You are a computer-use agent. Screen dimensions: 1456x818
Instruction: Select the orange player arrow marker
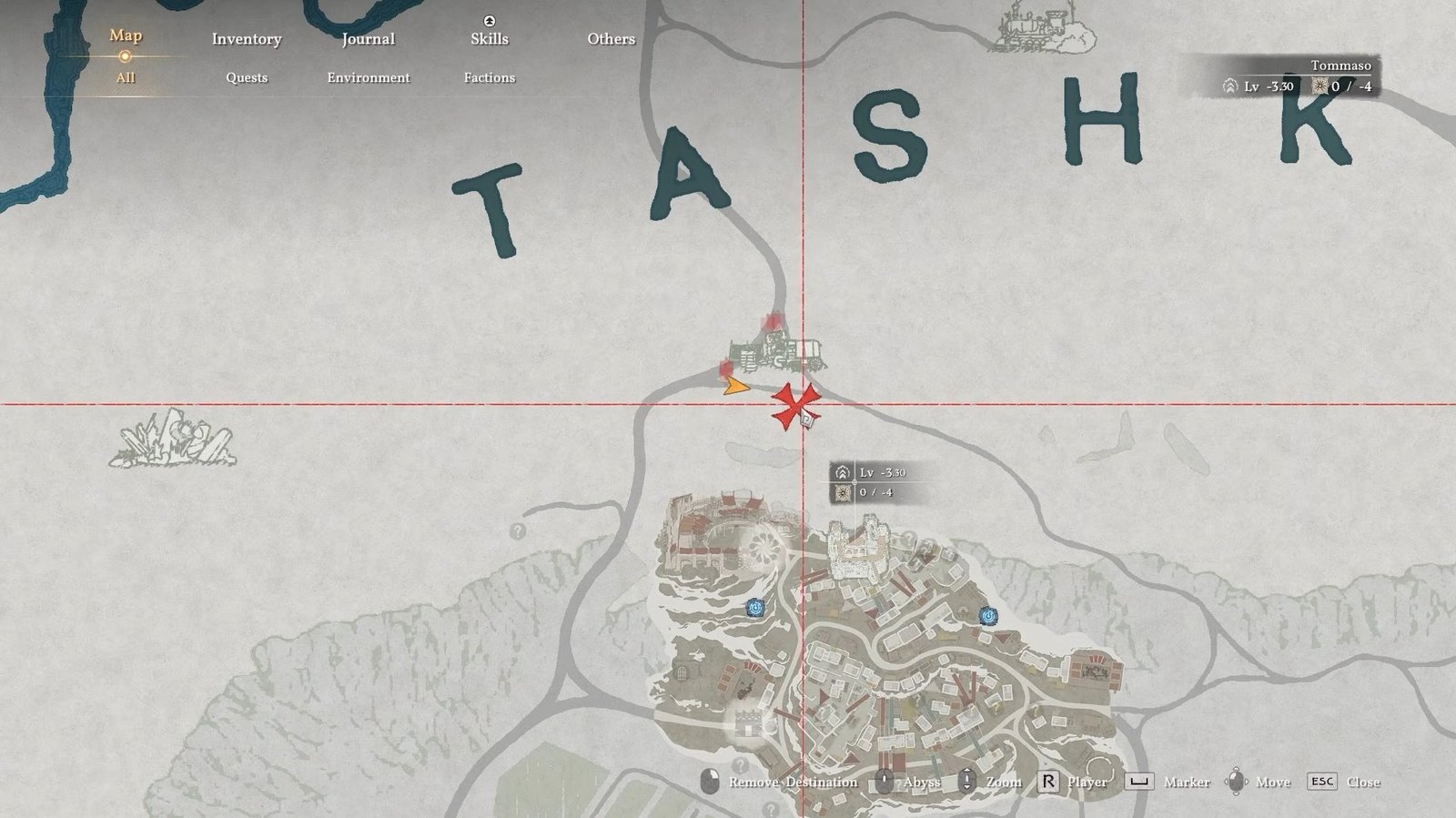735,387
